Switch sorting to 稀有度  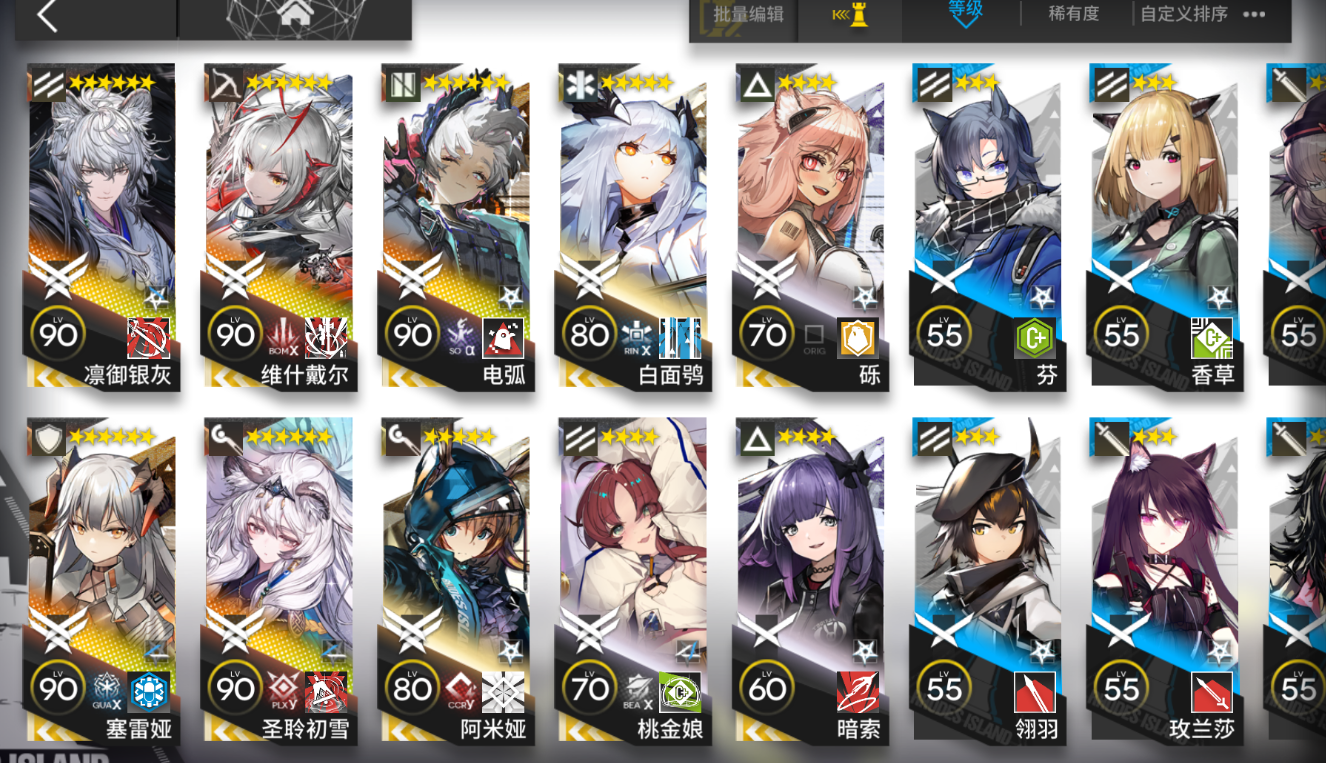click(x=1073, y=14)
